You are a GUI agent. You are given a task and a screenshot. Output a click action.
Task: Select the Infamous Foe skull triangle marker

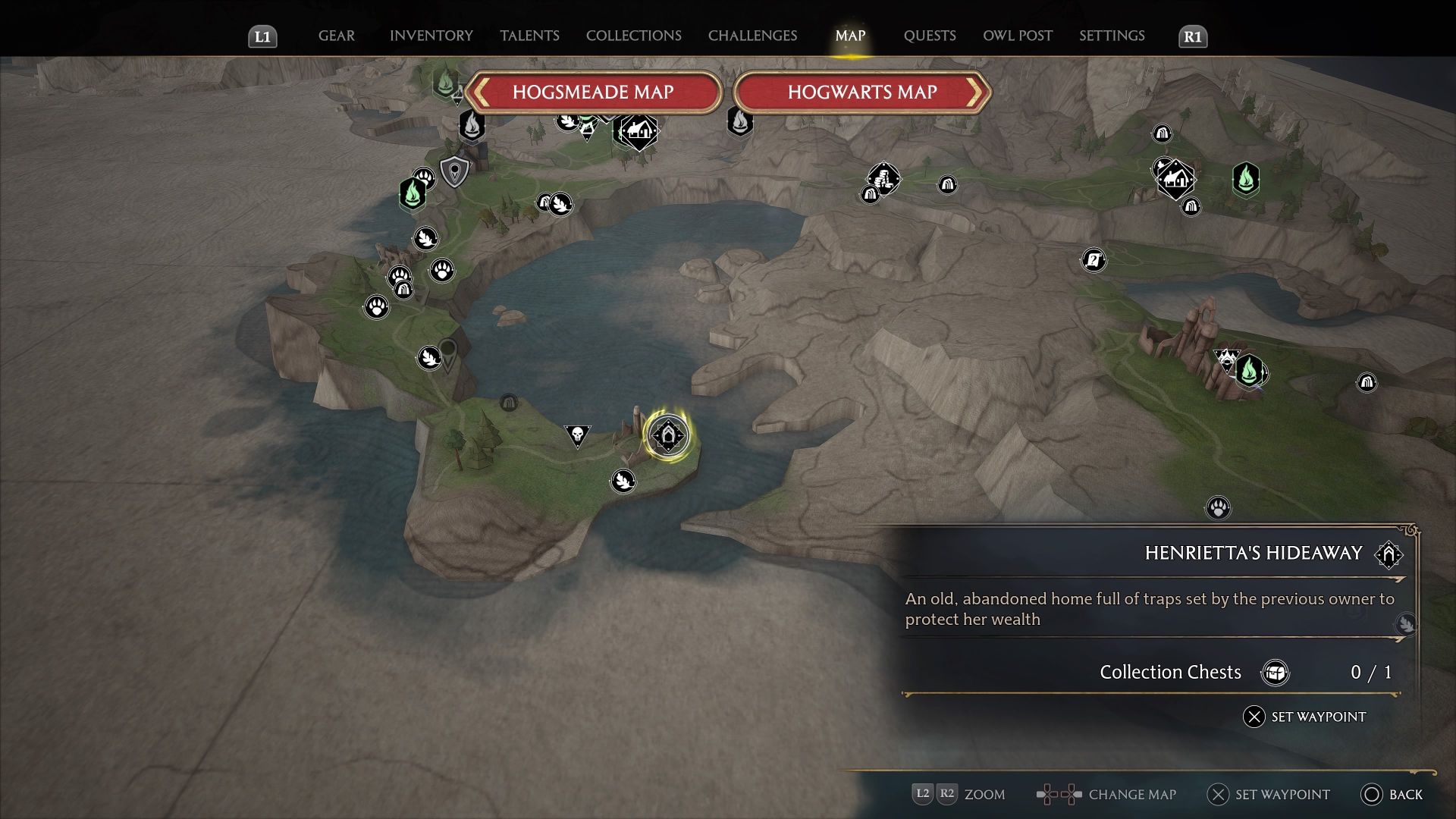(x=578, y=435)
